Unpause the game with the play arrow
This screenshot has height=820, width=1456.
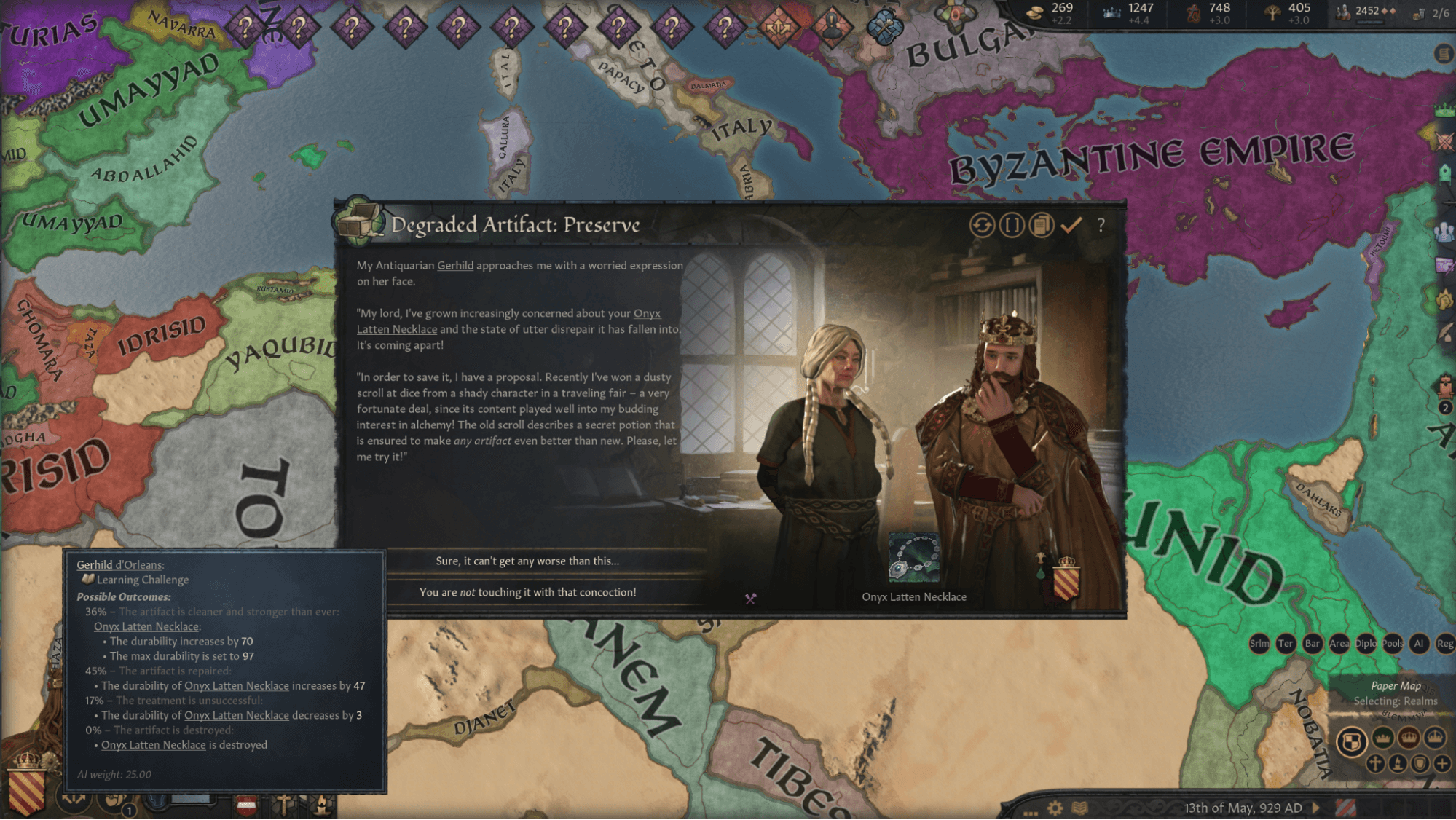click(1316, 807)
